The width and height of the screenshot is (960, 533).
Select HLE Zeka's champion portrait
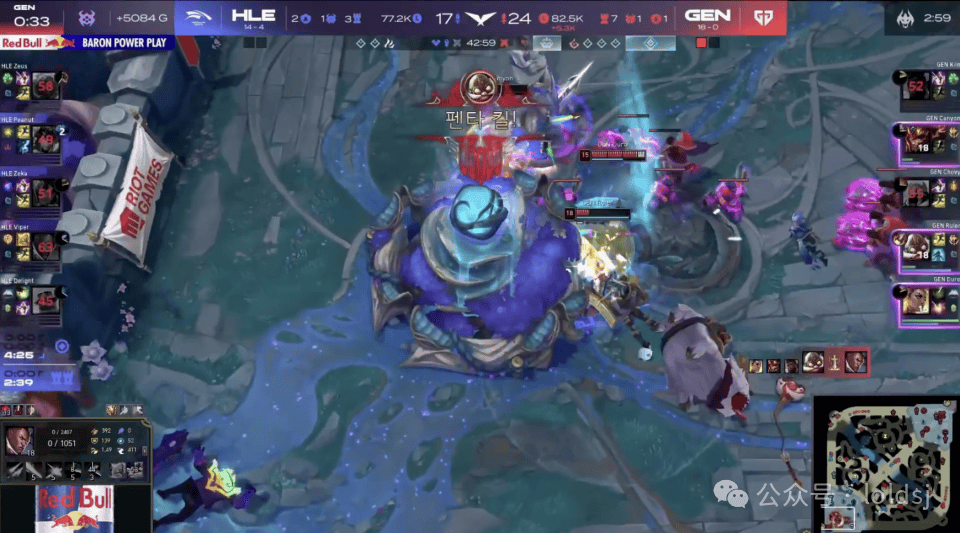tap(44, 192)
